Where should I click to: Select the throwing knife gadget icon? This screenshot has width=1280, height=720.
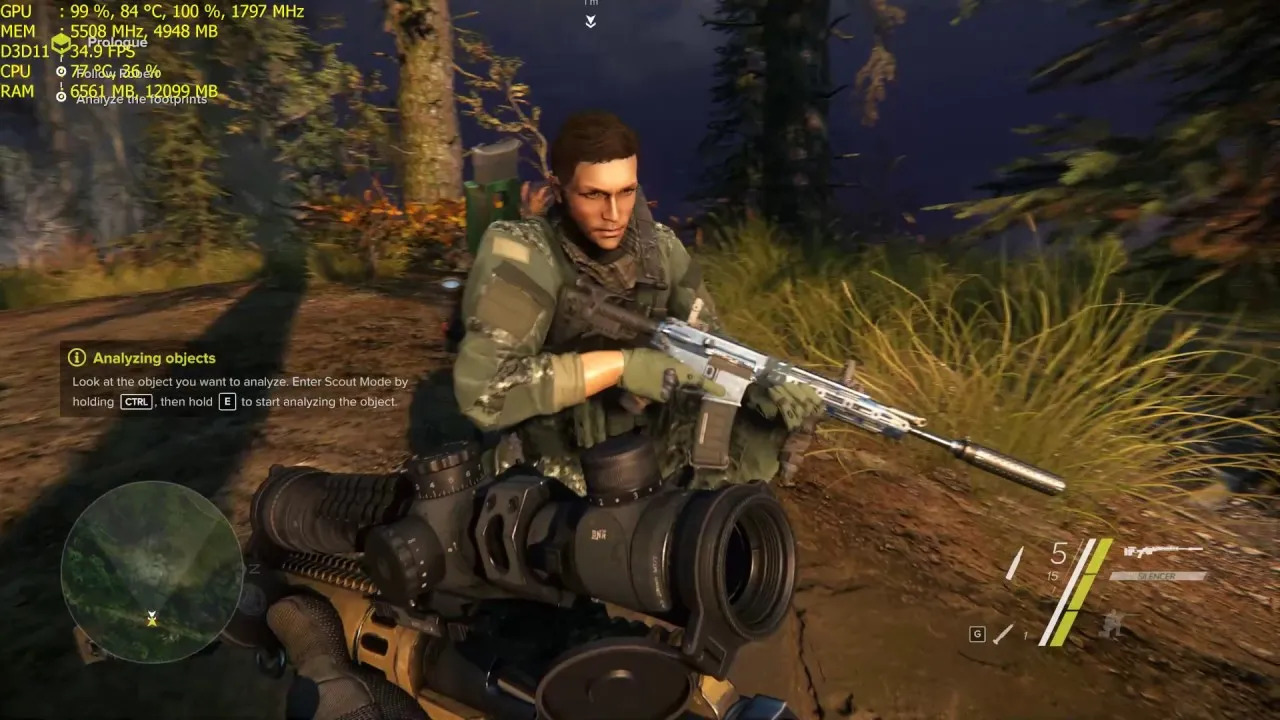pyautogui.click(x=1003, y=633)
